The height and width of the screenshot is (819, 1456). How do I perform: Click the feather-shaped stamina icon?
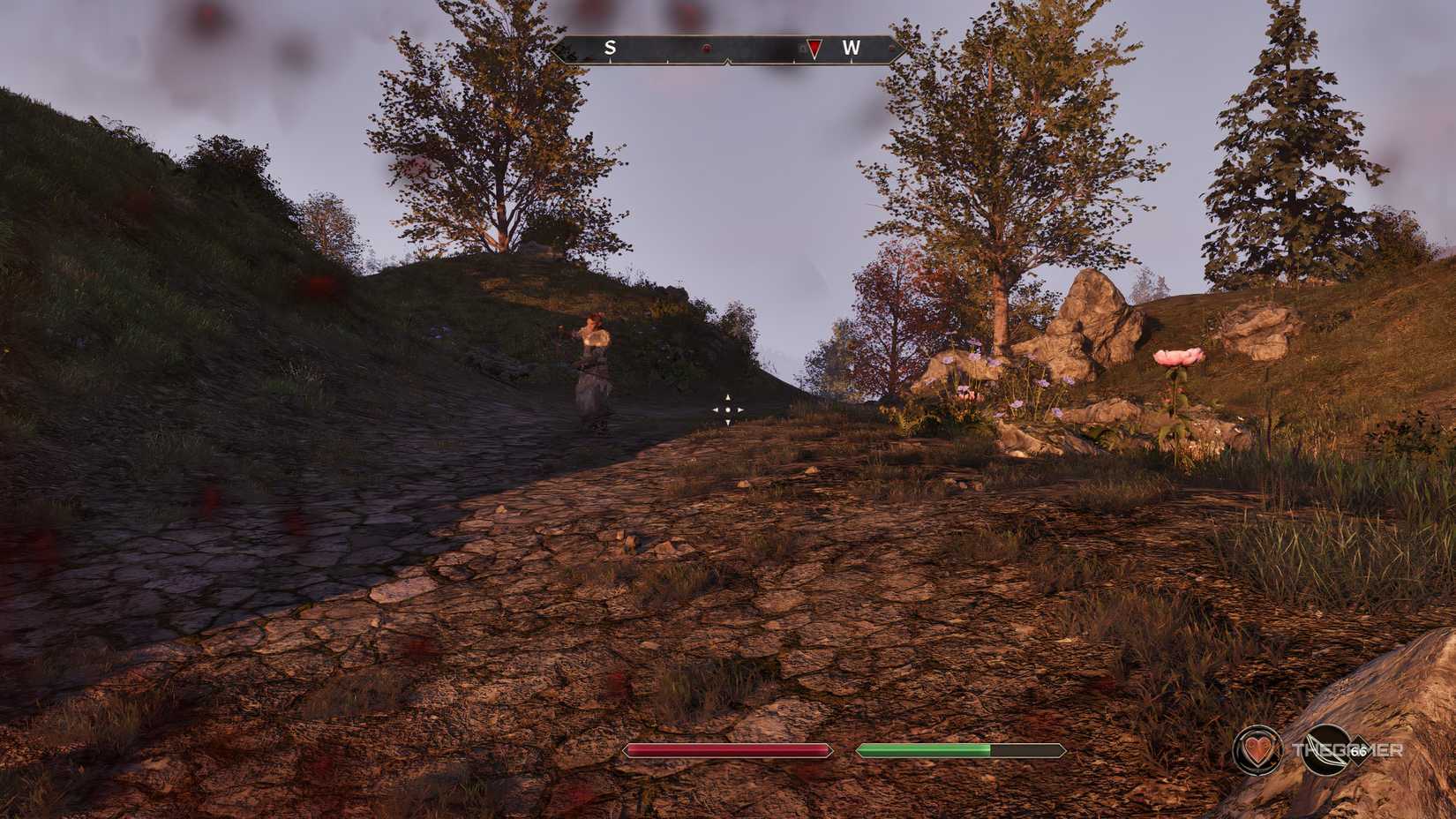[1327, 748]
